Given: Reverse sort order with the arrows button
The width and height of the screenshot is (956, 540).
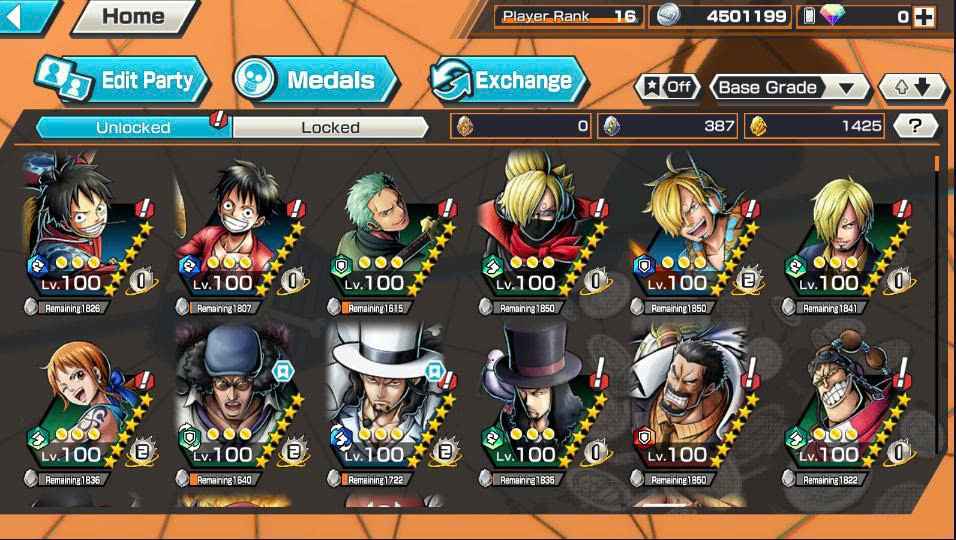Looking at the screenshot, I should [912, 87].
